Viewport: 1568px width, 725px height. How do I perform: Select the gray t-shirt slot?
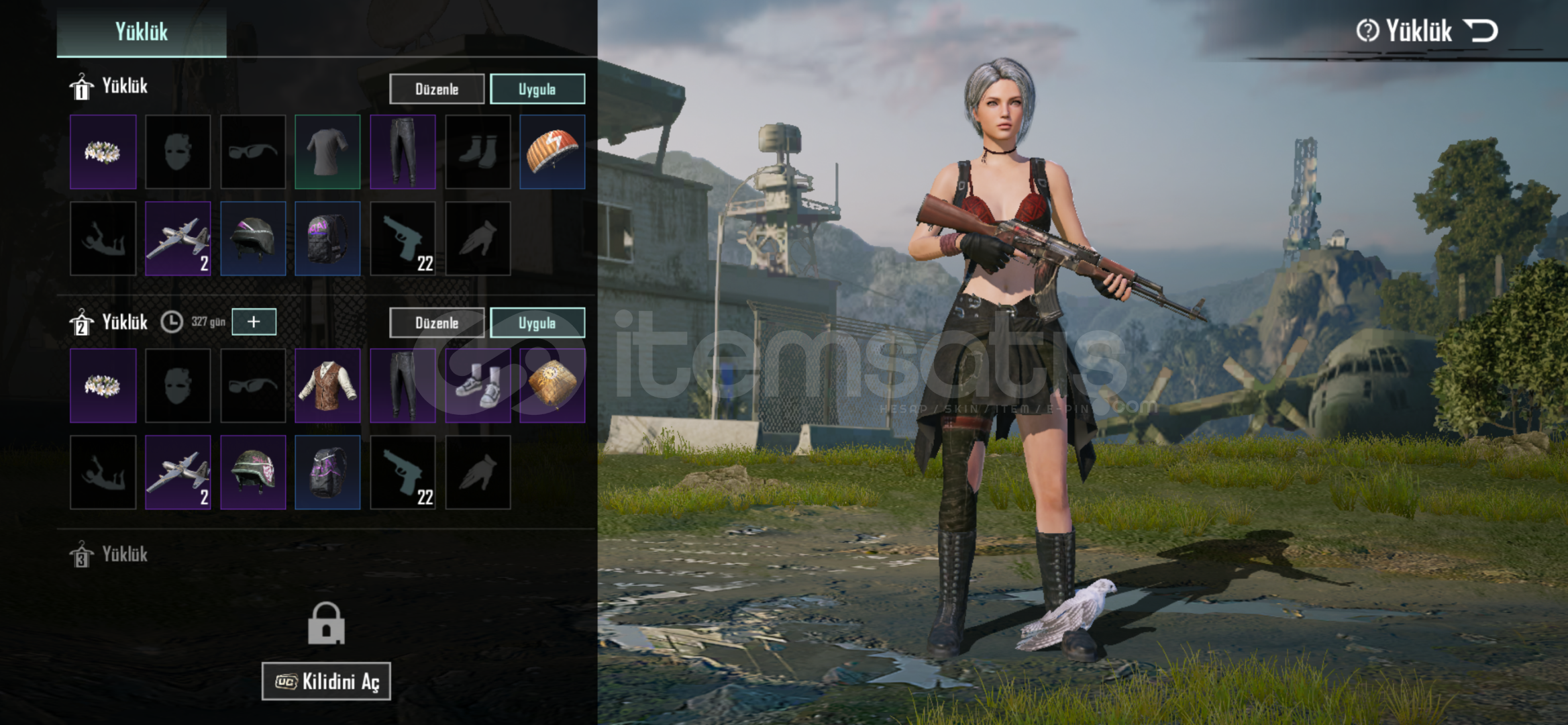[327, 152]
